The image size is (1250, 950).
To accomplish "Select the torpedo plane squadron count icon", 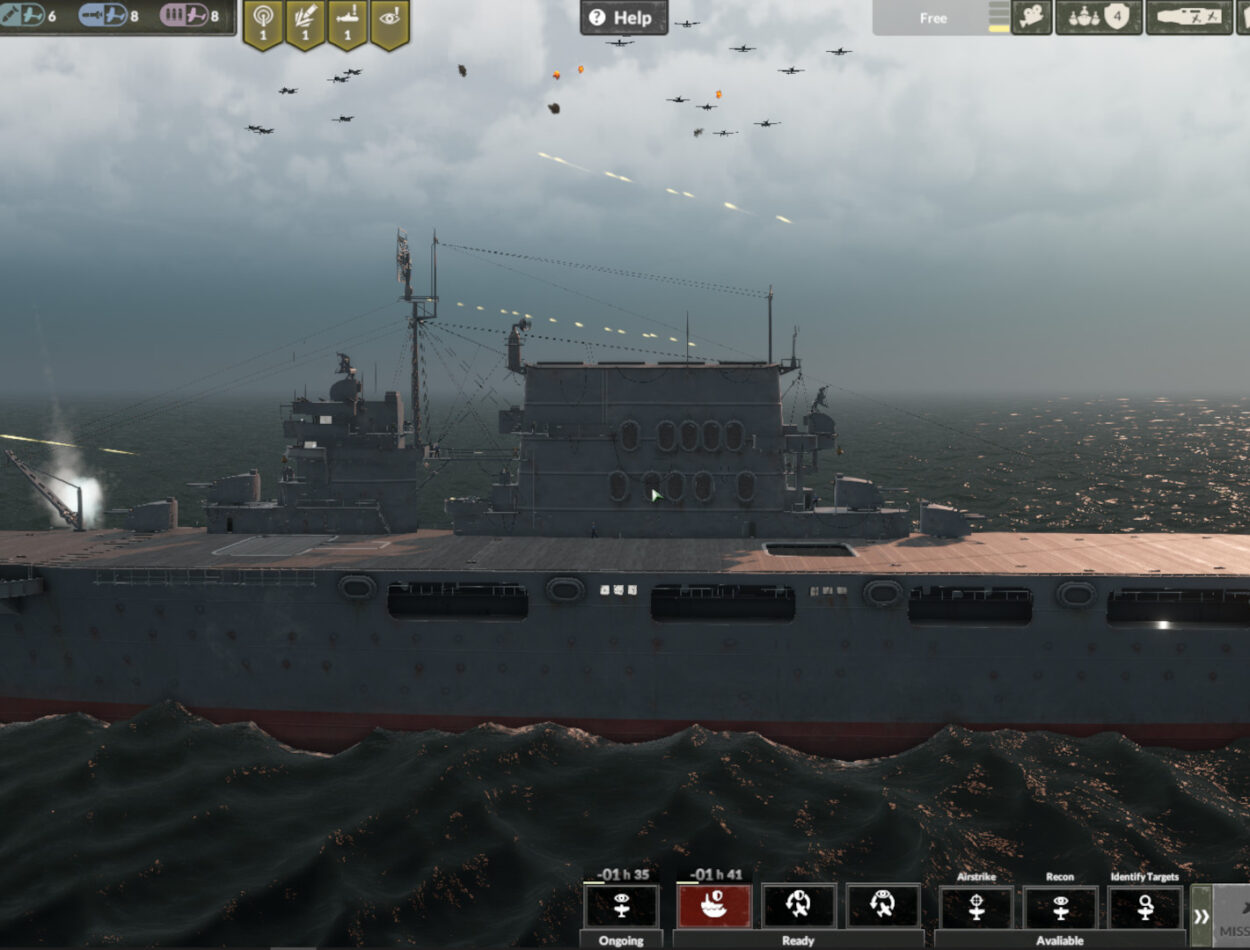I will (103, 16).
